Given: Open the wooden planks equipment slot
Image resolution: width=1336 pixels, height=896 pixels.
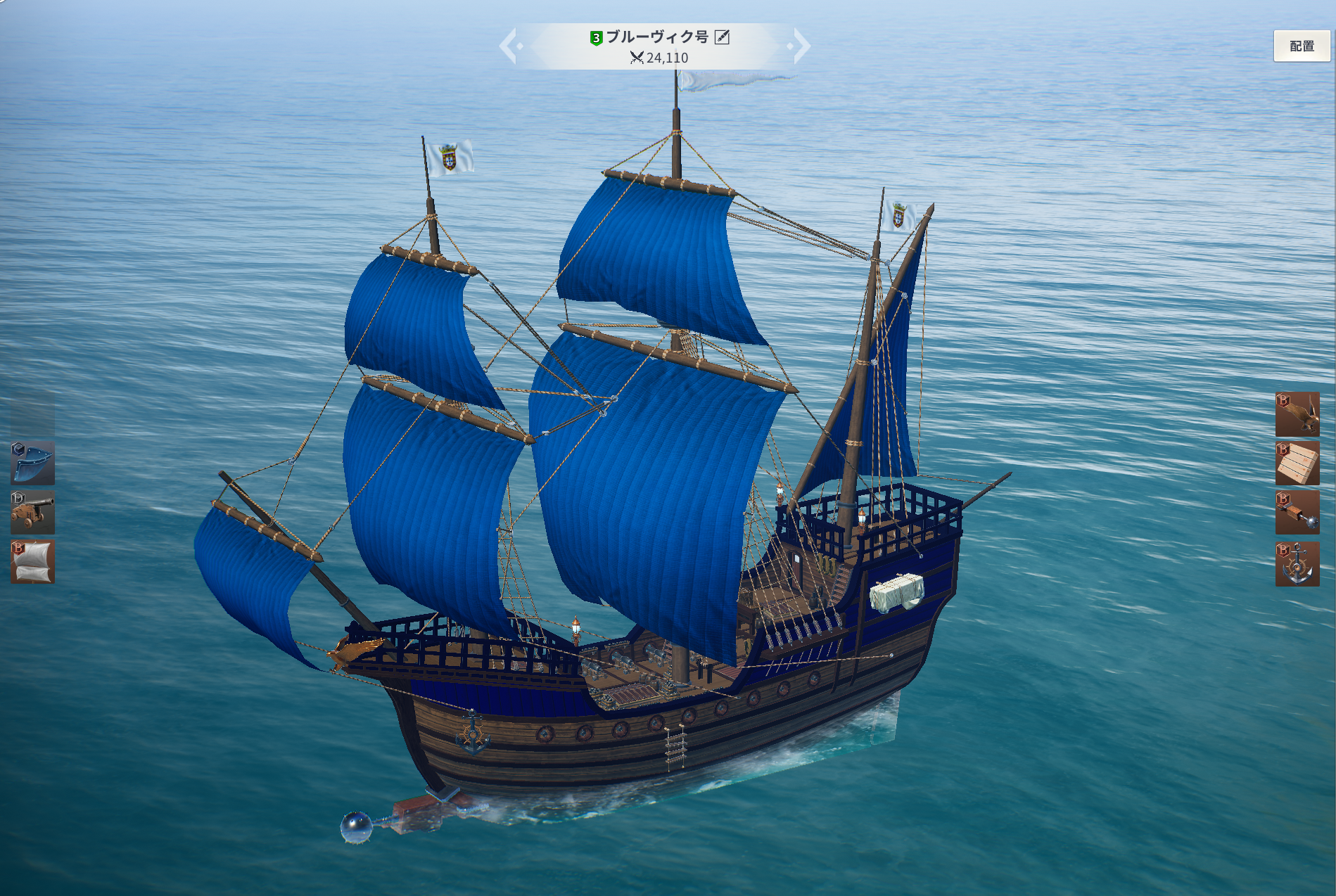Looking at the screenshot, I should click(1297, 463).
